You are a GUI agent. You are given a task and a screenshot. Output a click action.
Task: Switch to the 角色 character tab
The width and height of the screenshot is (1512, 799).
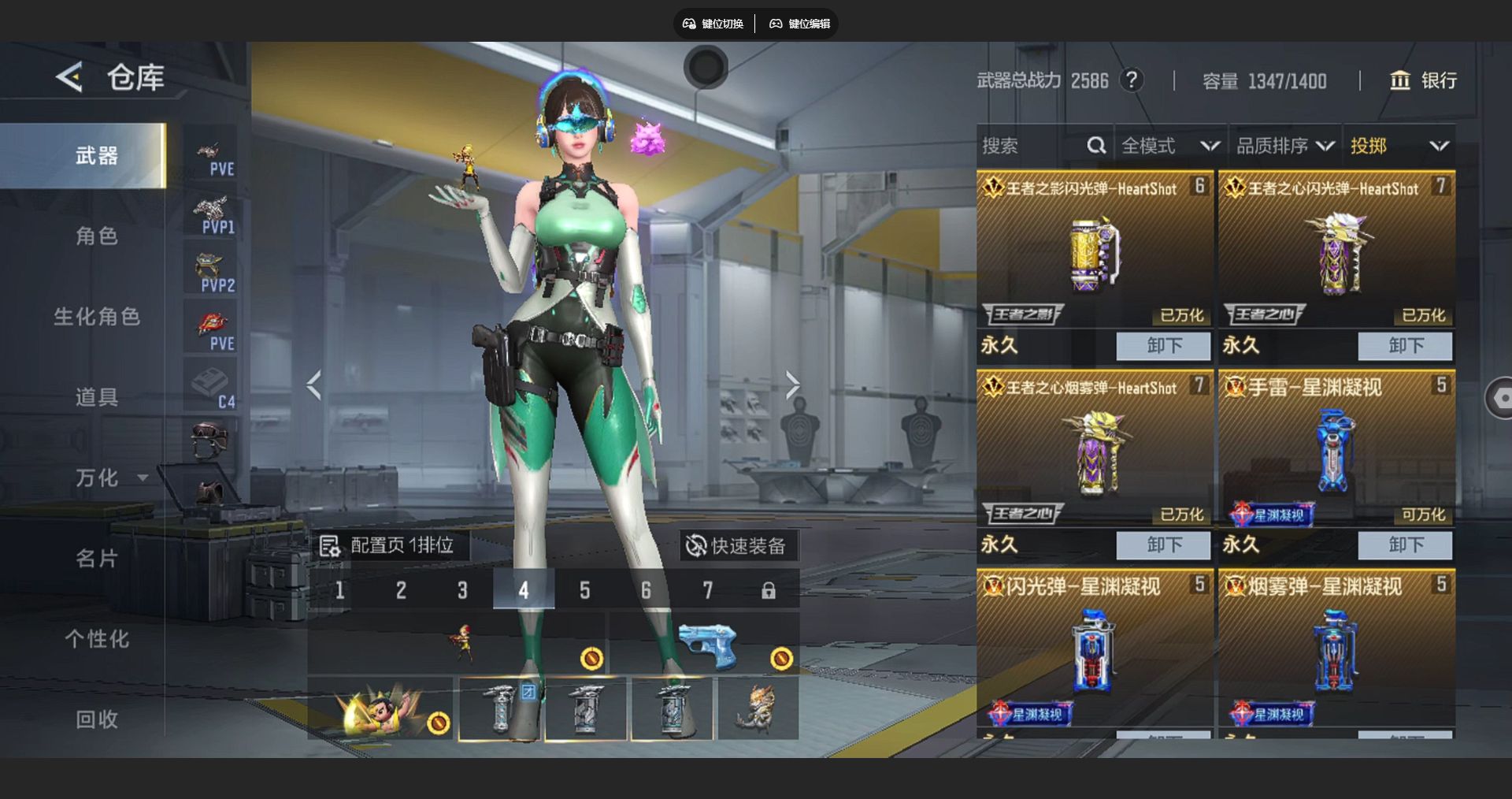tap(96, 236)
